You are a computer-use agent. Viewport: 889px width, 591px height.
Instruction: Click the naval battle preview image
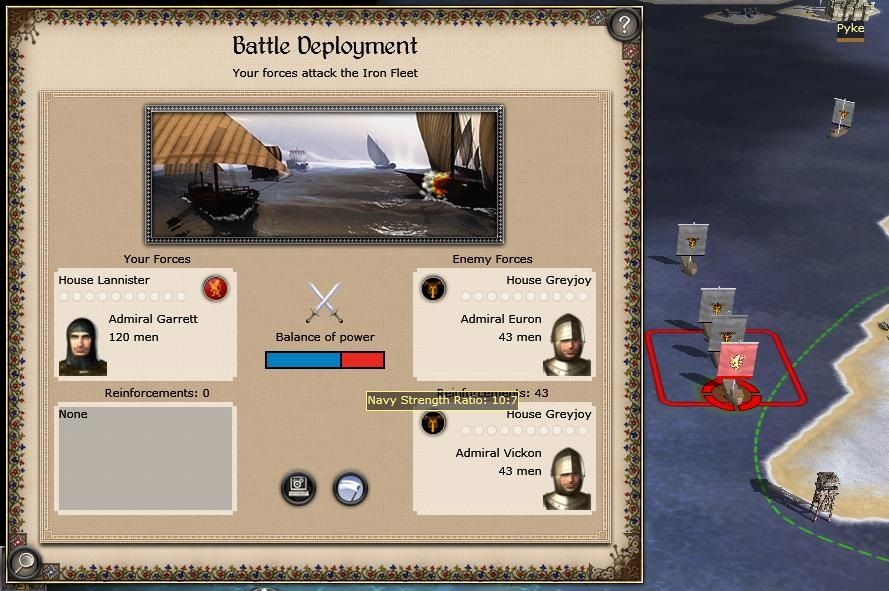(x=324, y=174)
